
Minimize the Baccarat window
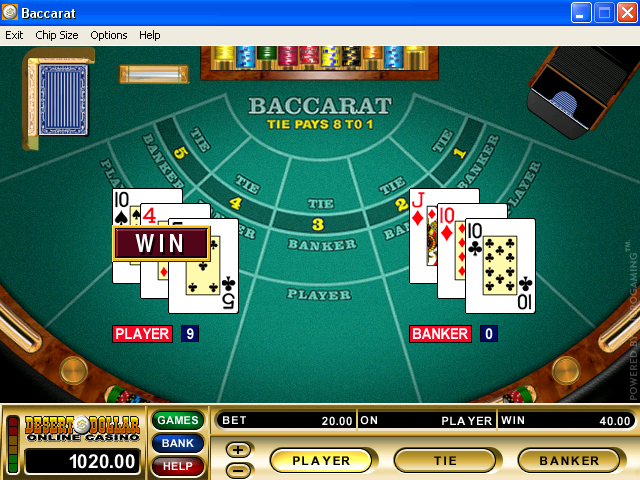click(582, 13)
